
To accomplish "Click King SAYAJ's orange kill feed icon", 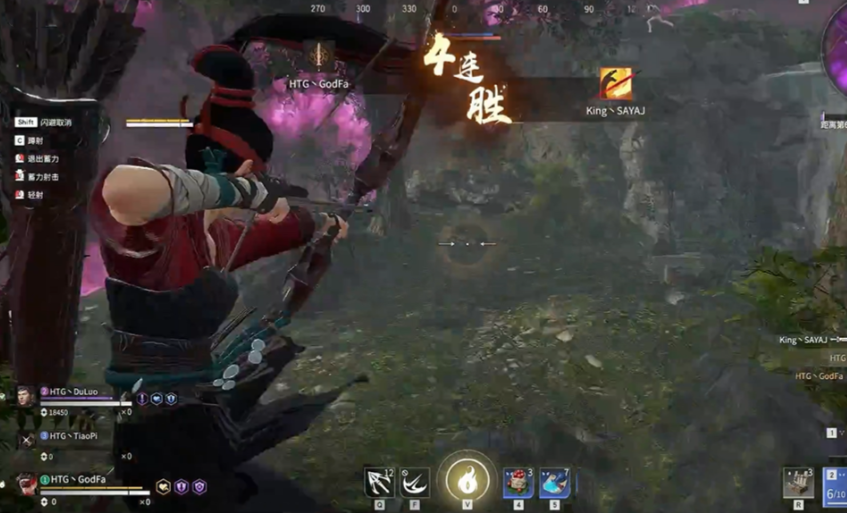I will click(615, 84).
